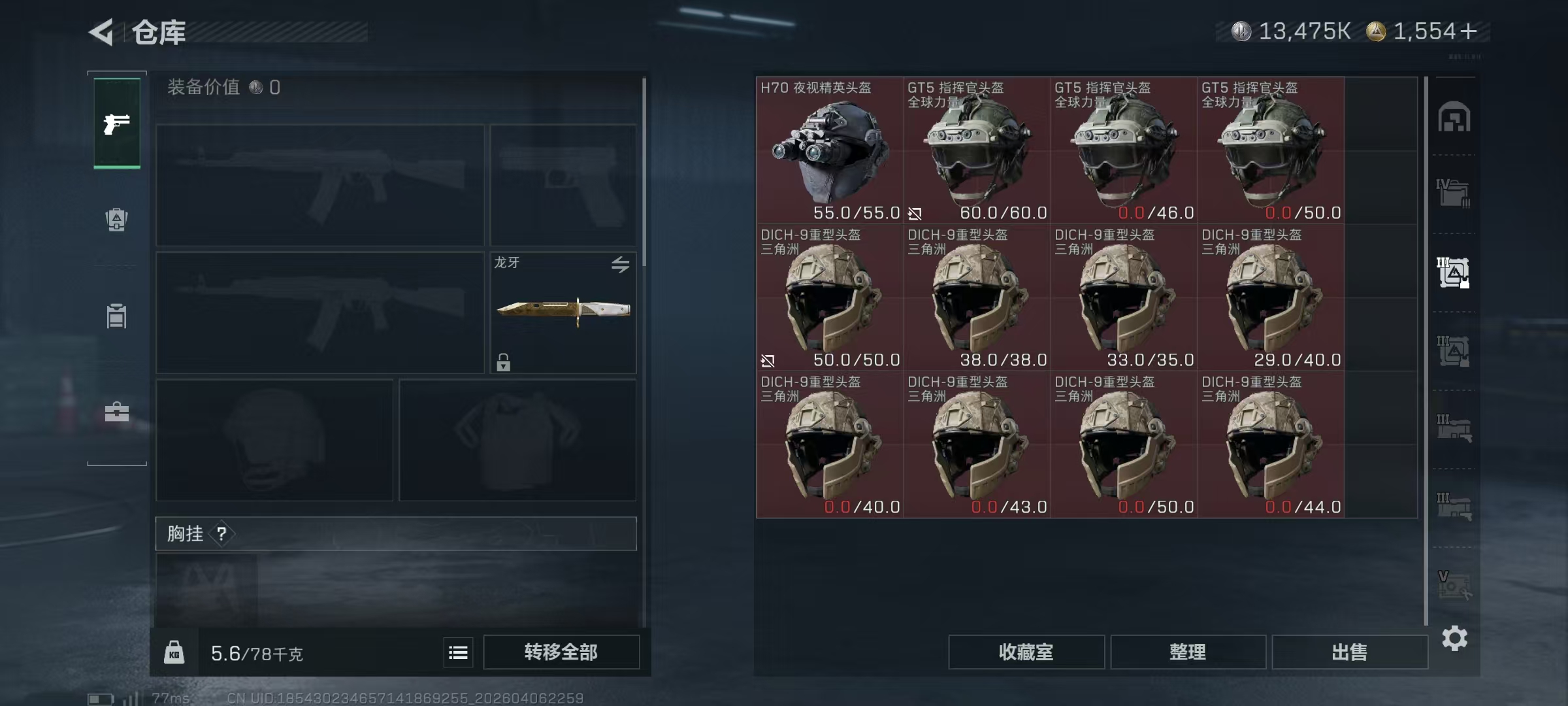
Task: Choose the DICH-9 helmet with 0.0/43.0 durability
Action: tap(977, 445)
